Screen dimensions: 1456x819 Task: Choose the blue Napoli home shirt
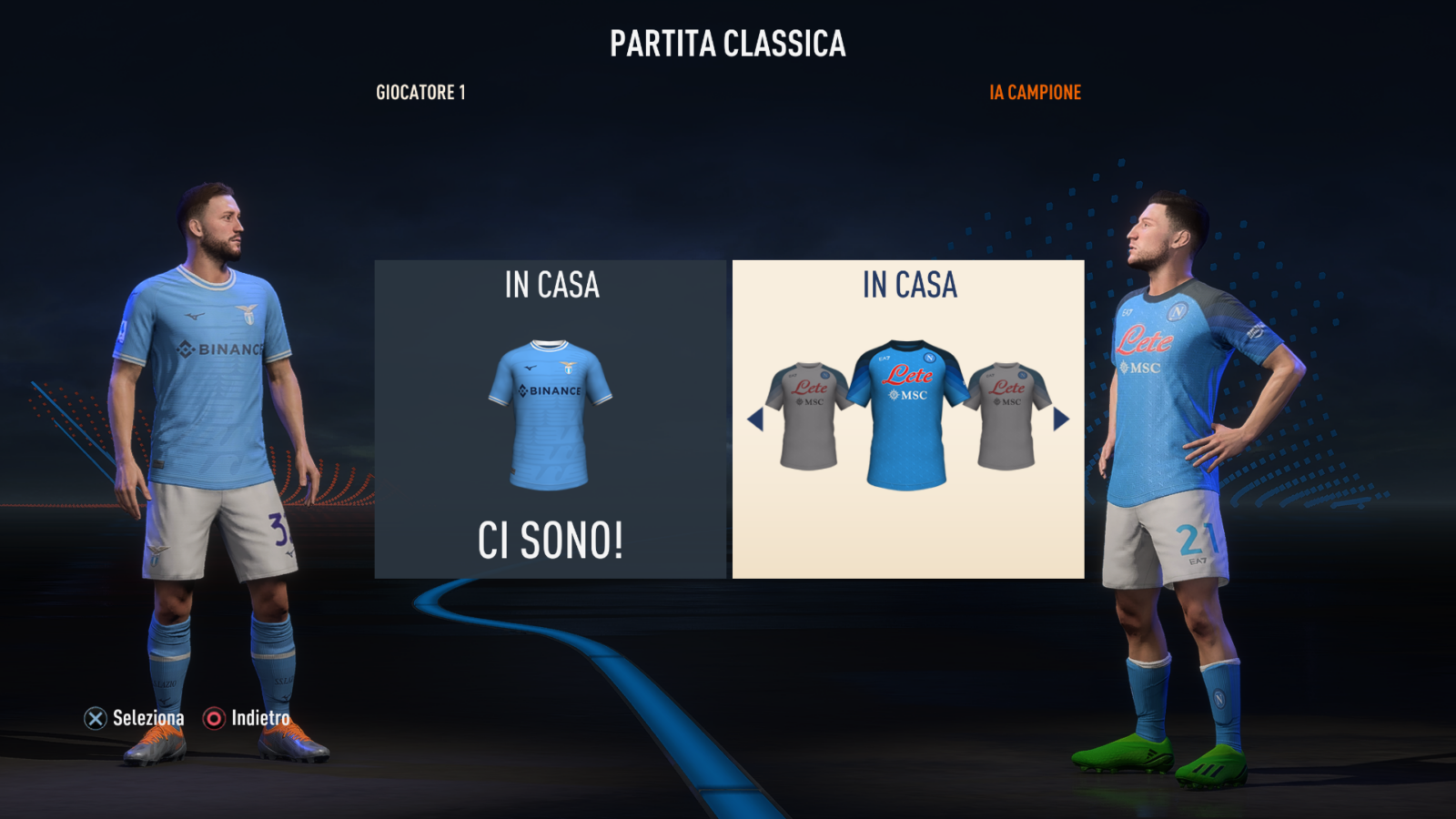906,416
